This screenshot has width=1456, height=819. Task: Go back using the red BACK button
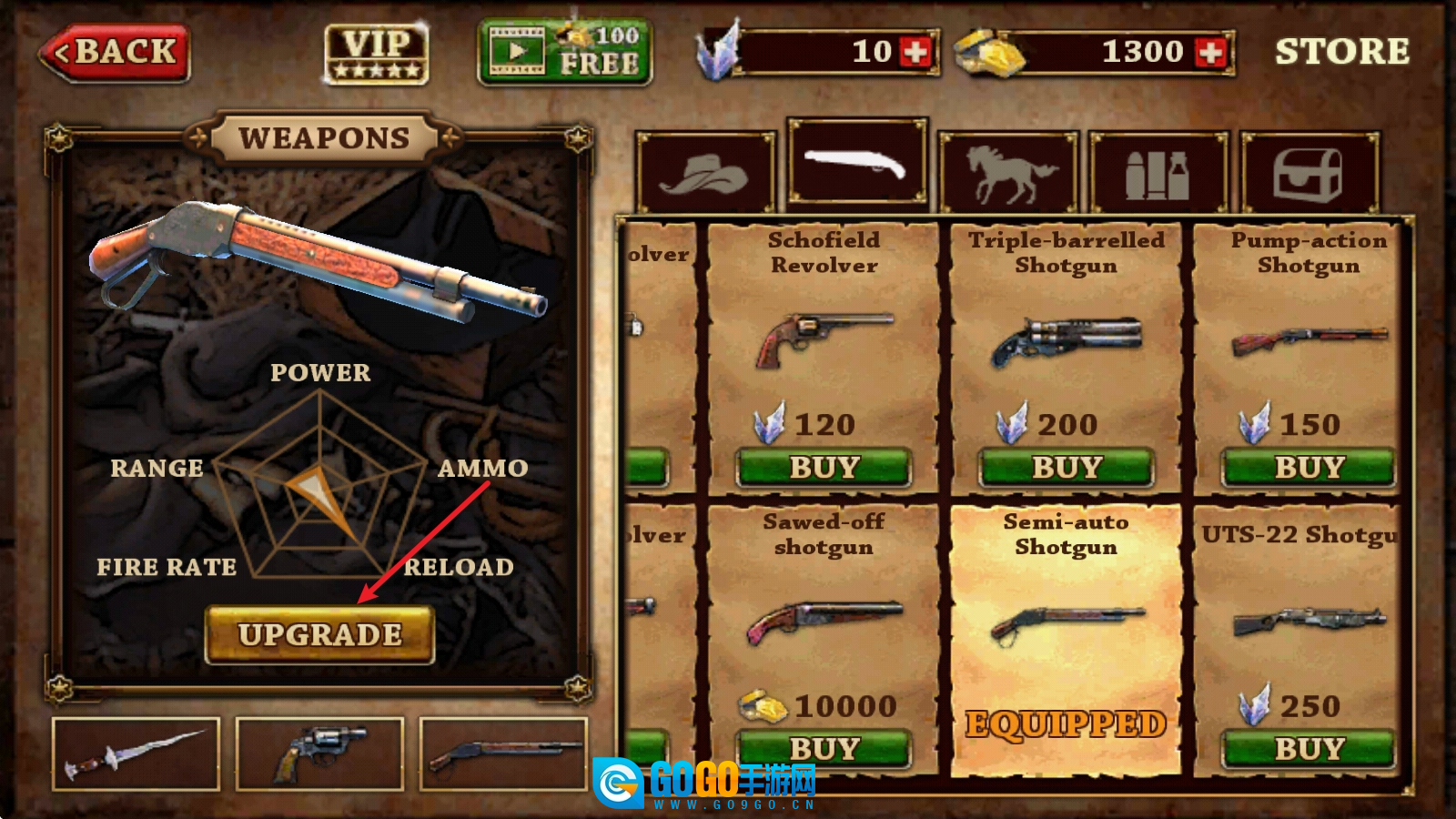click(116, 53)
